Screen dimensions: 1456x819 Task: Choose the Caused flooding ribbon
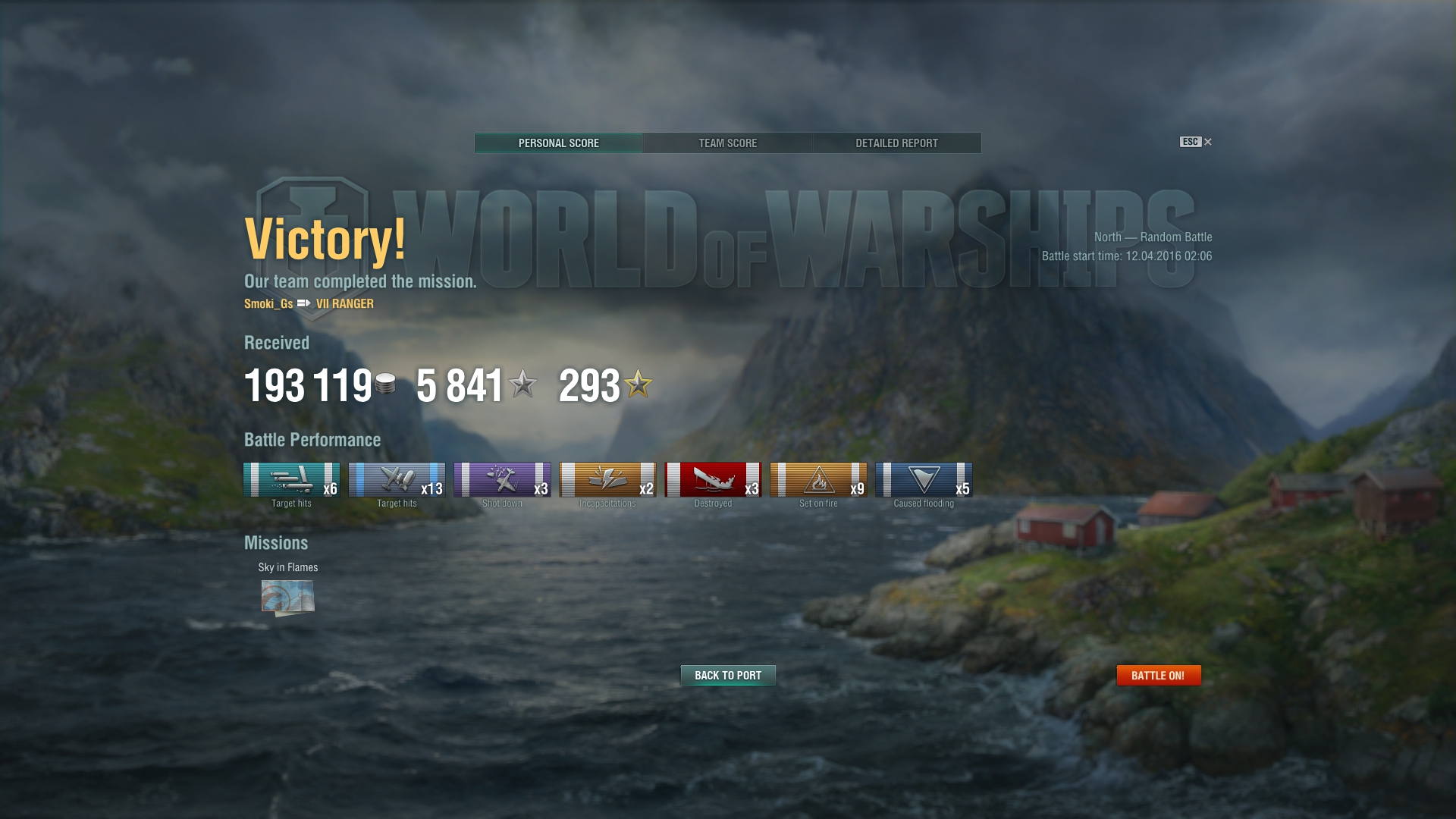(924, 480)
